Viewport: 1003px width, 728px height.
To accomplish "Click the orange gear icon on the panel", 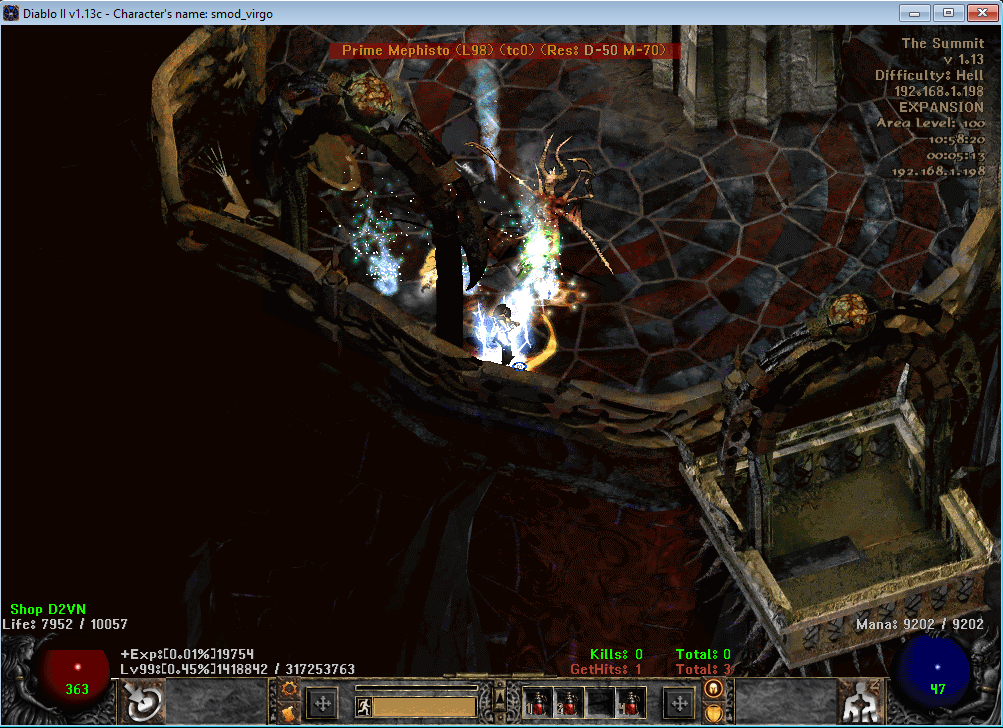I will [x=291, y=689].
